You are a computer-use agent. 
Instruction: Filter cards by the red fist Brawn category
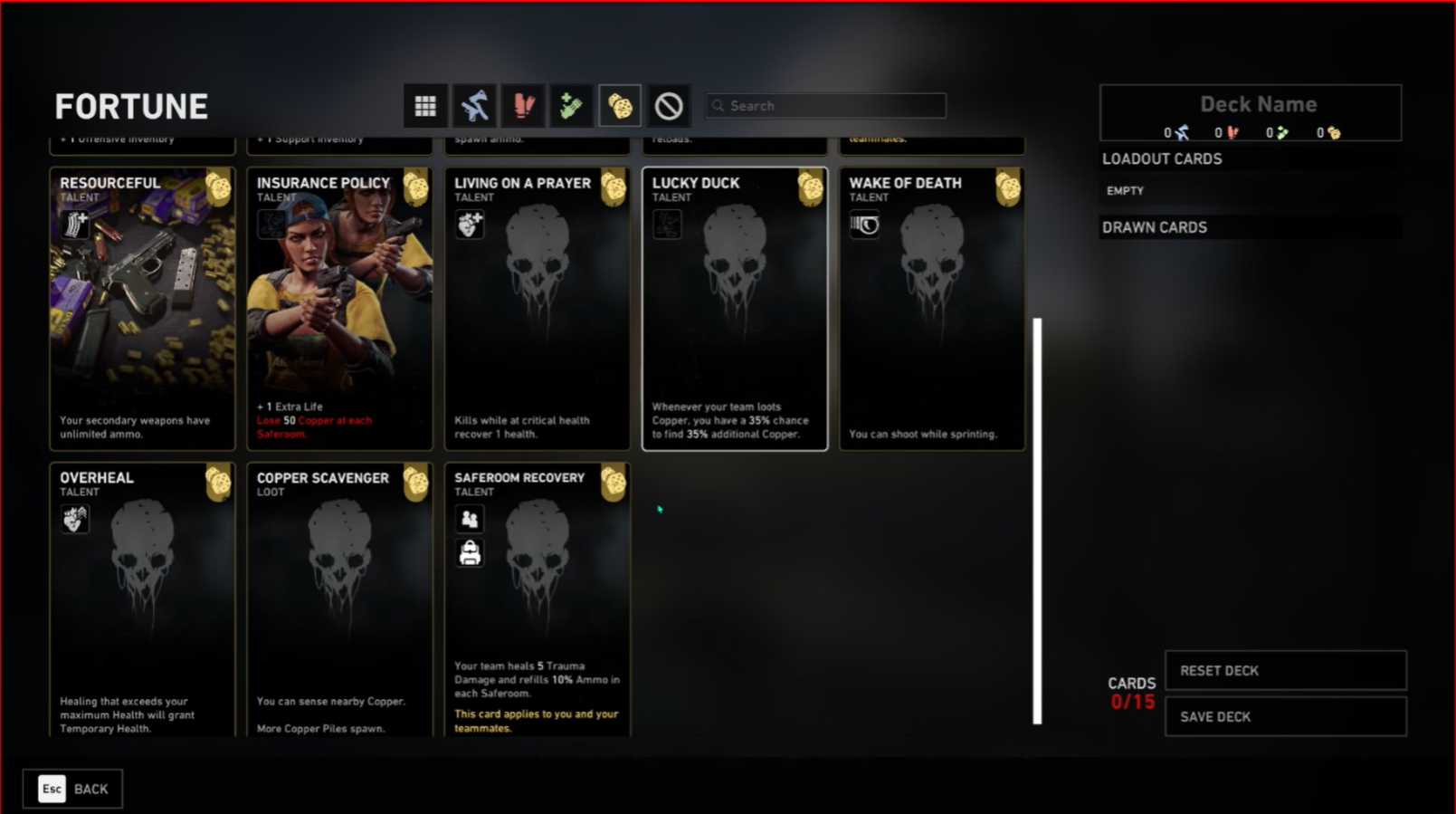[523, 106]
